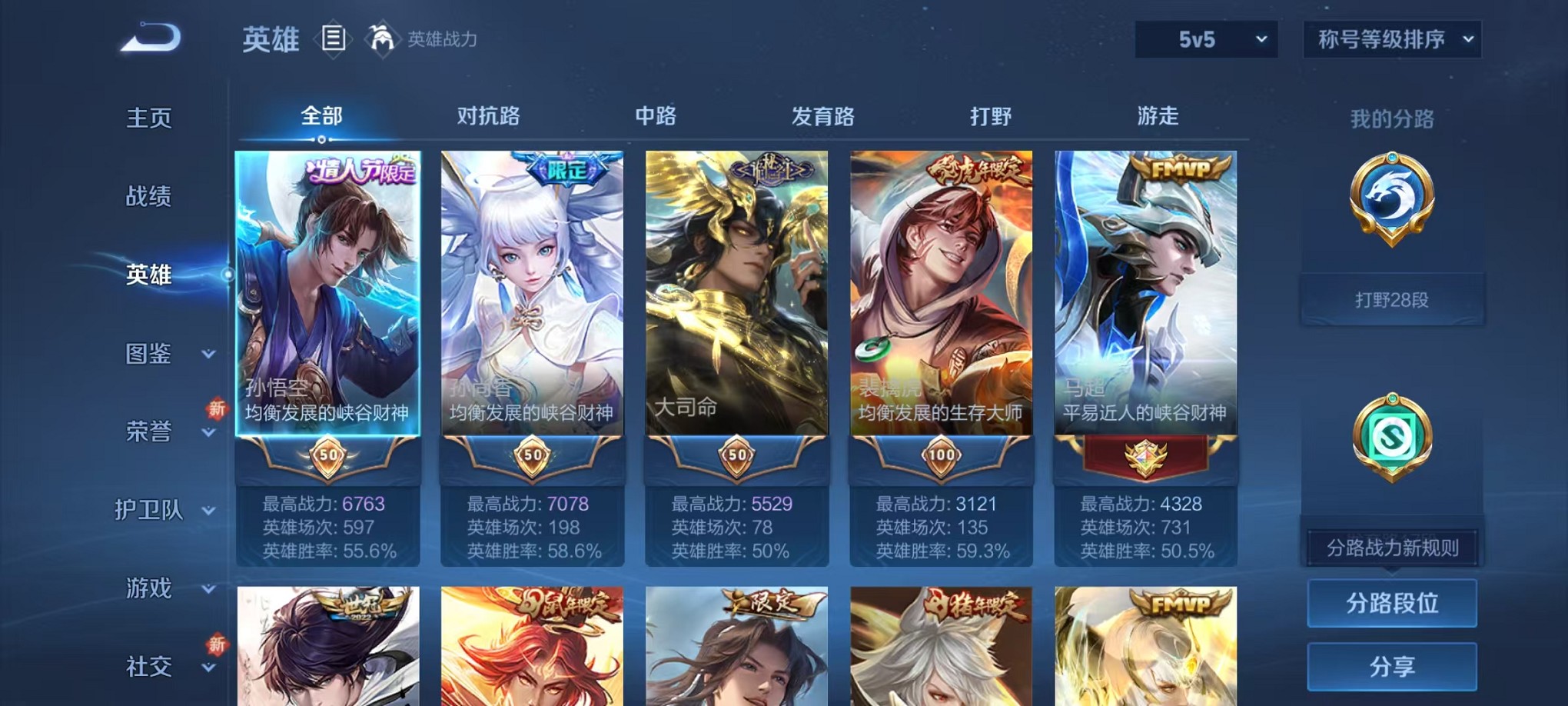Open the hero list book icon beside 英雄

tap(334, 38)
